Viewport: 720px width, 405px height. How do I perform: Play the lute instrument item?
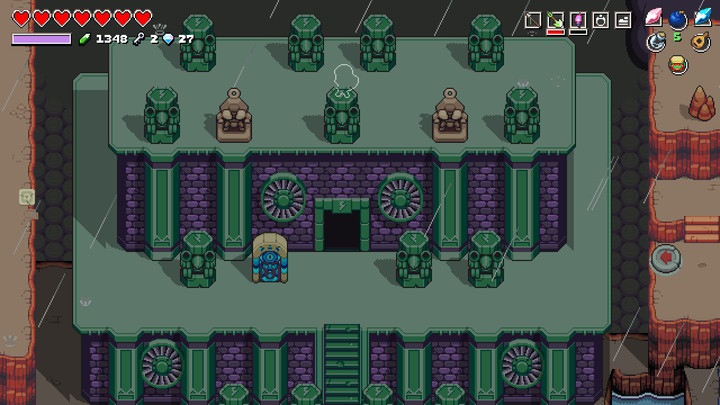click(x=702, y=42)
